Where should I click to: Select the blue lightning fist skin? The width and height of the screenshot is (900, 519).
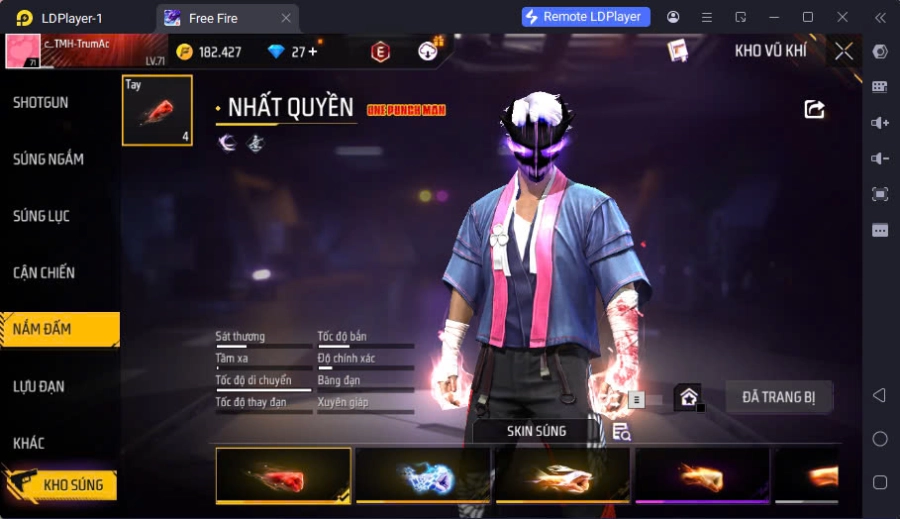pos(422,475)
